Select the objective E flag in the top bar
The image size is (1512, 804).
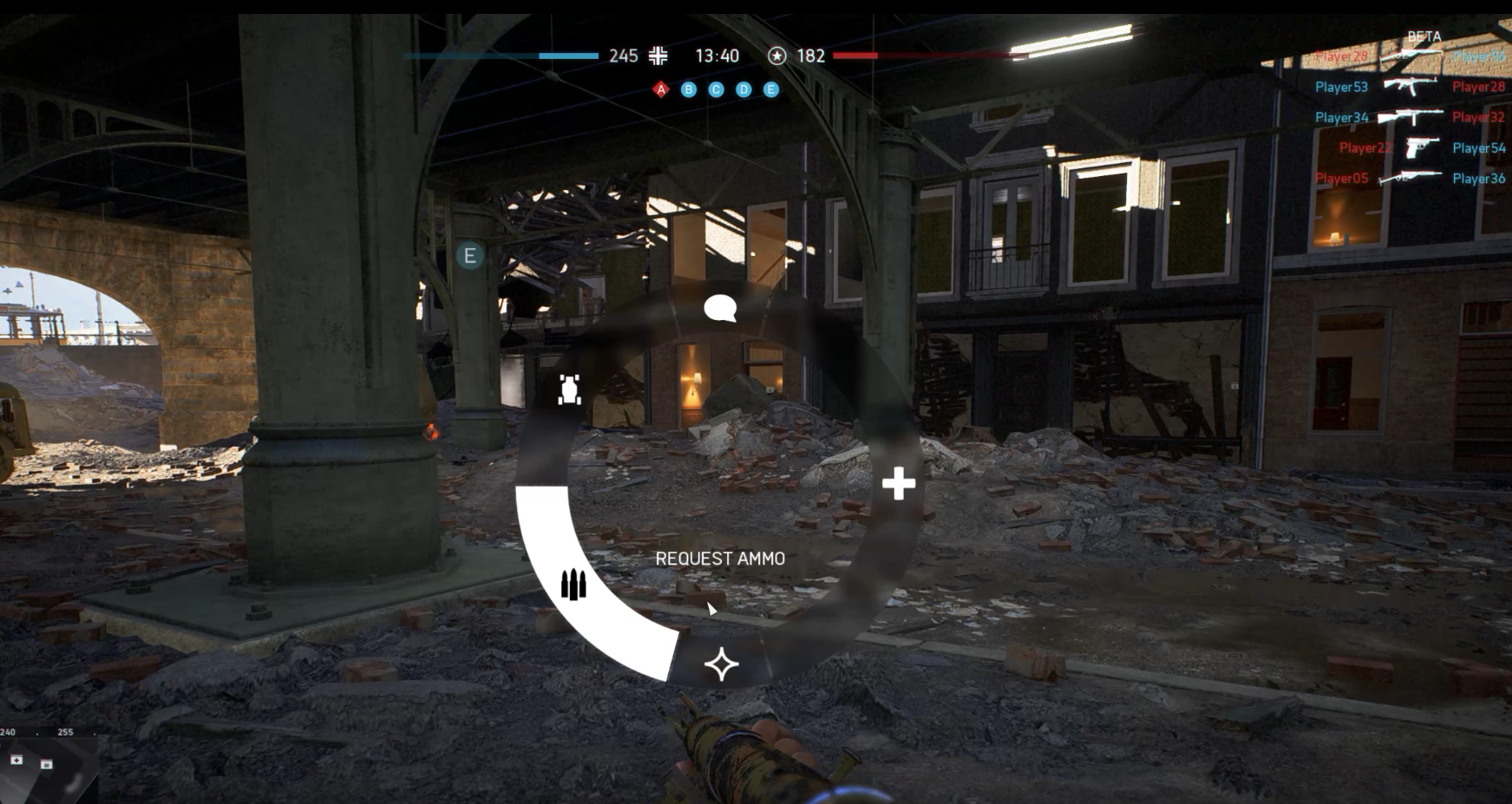(771, 89)
